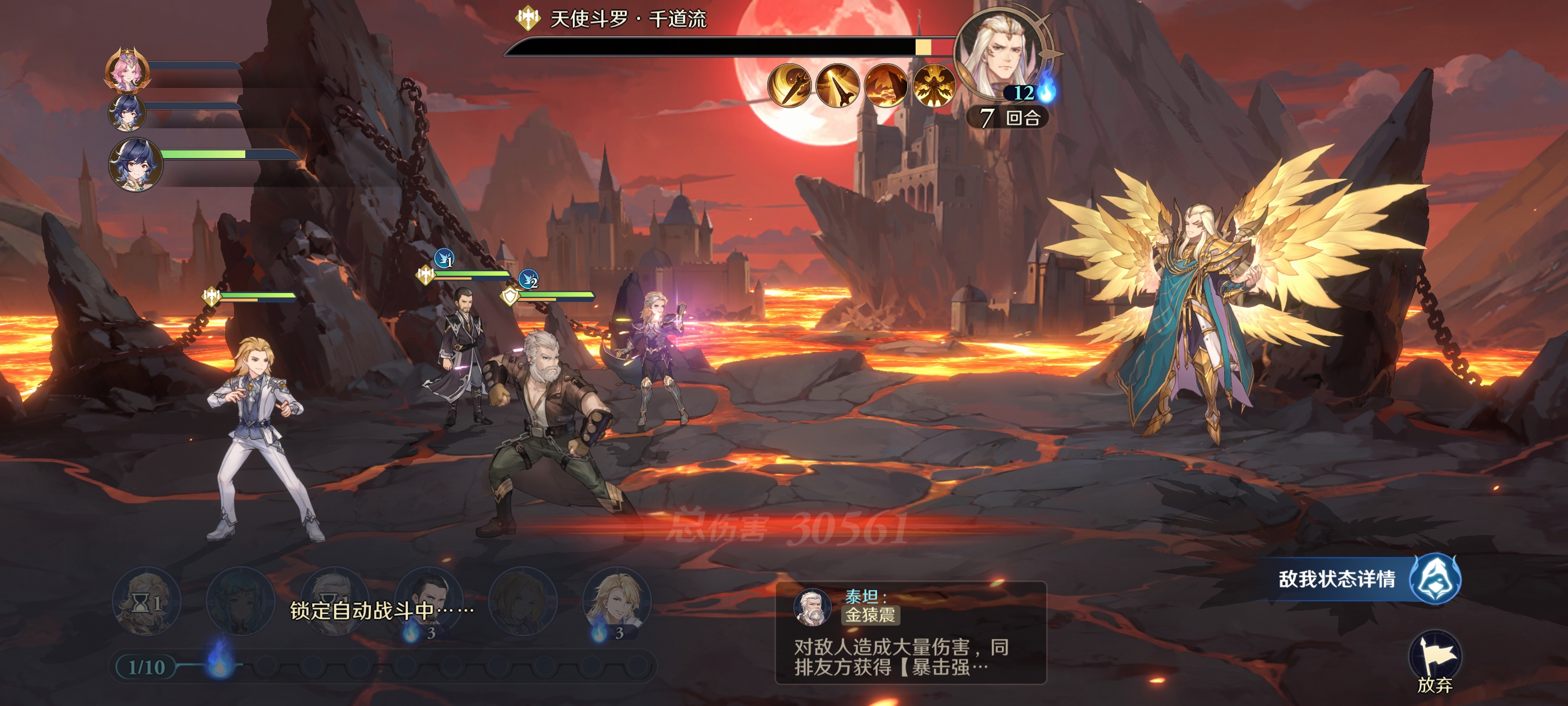The width and height of the screenshot is (1568, 706).
Task: Choose the smiling blond hero portrait
Action: pos(617,601)
